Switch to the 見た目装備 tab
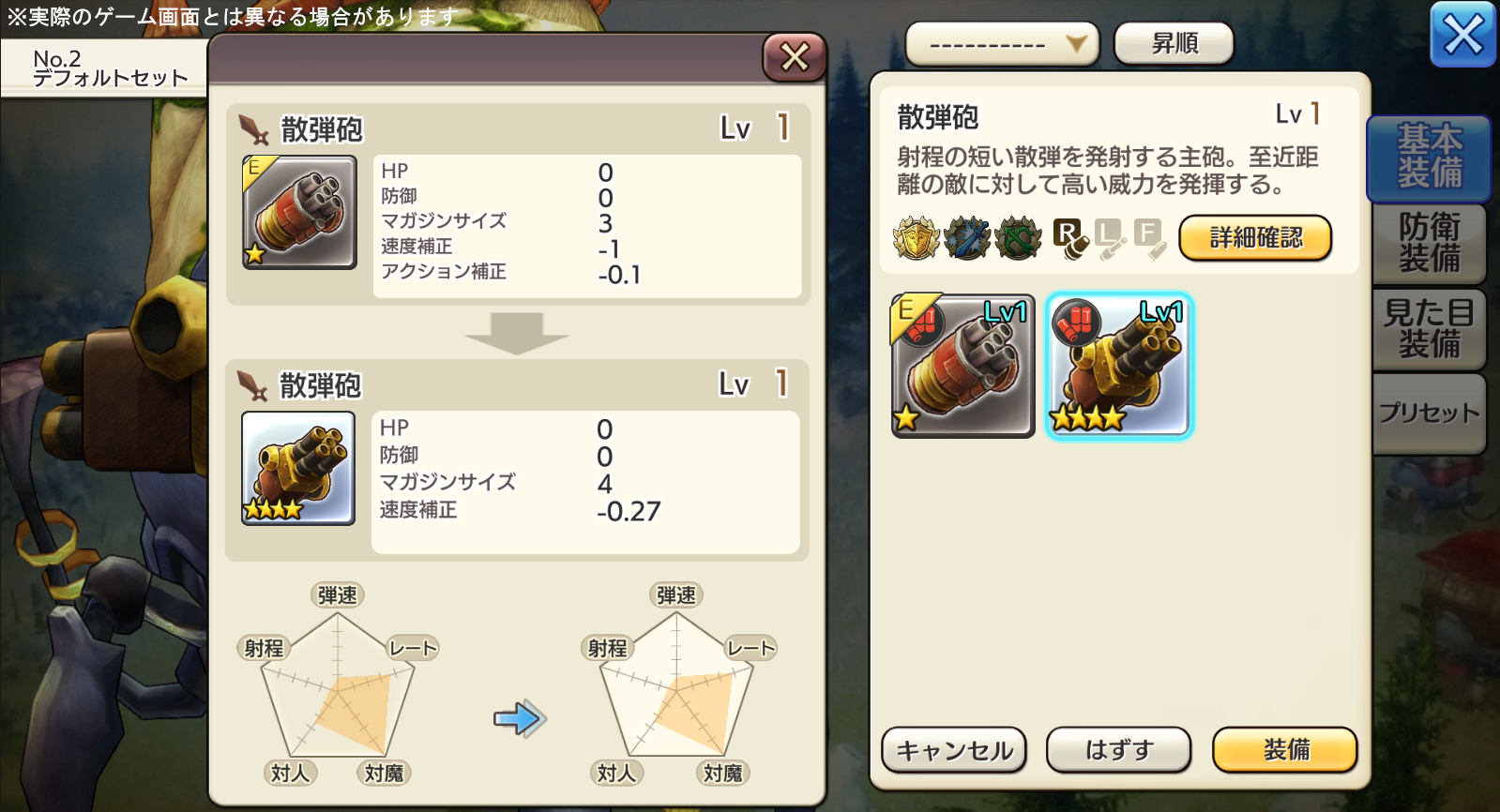This screenshot has width=1500, height=812. click(1429, 328)
